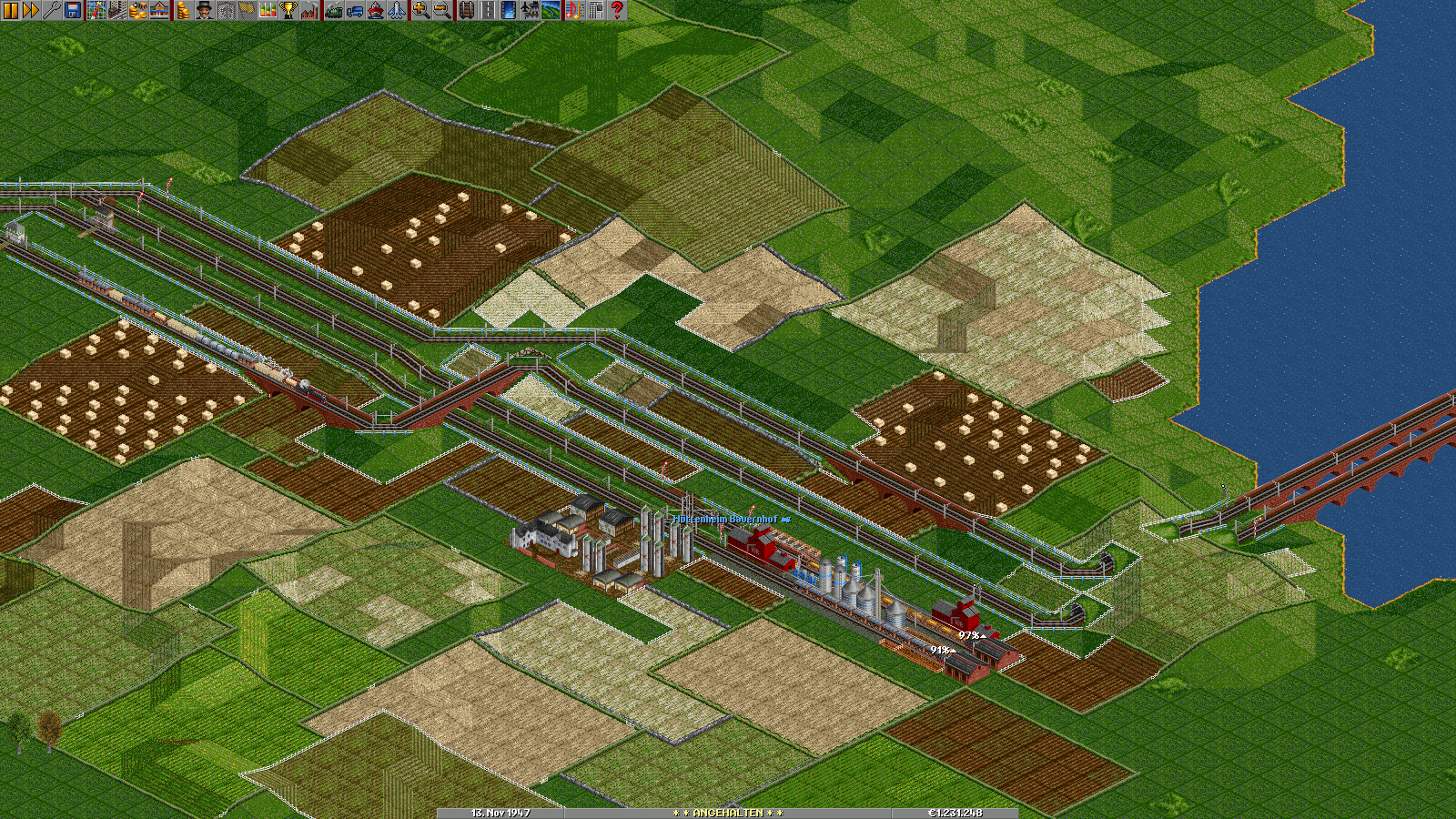
Task: Show the list of aircraft
Action: (x=396, y=10)
